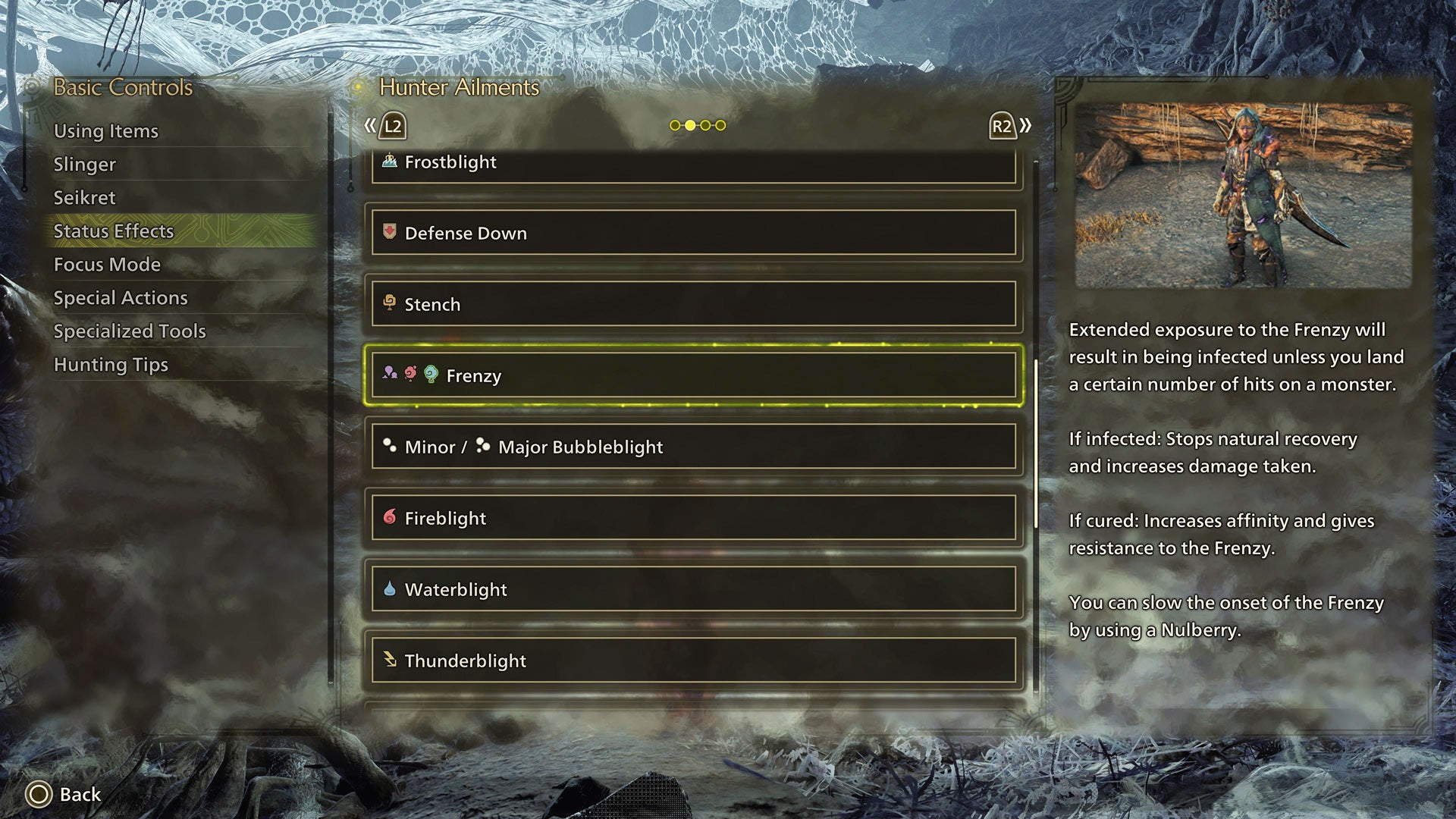Select the Frostblight snowflake icon
Viewport: 1456px width, 819px height.
pos(389,162)
